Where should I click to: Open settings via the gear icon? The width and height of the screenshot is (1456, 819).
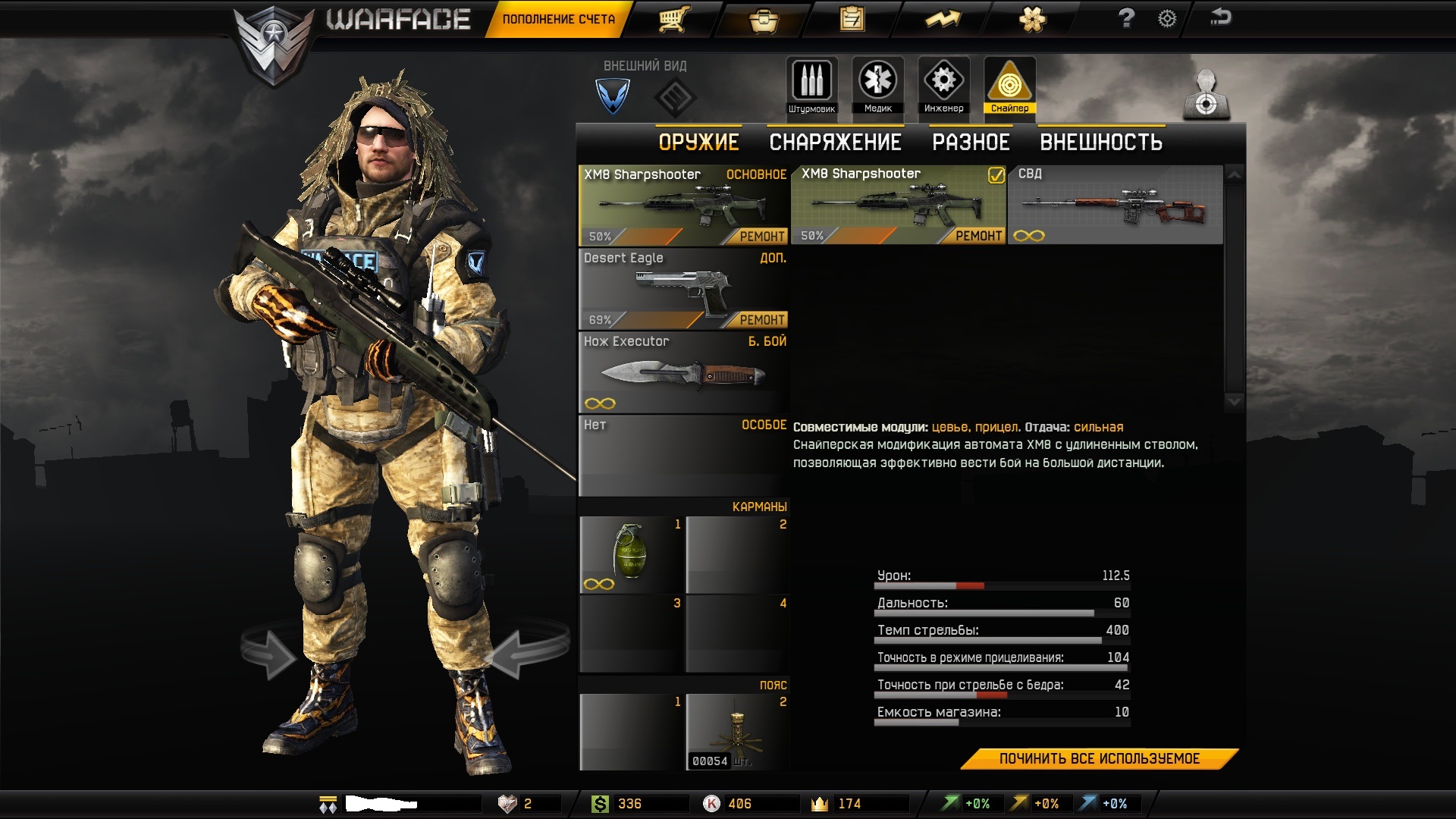[x=1167, y=18]
